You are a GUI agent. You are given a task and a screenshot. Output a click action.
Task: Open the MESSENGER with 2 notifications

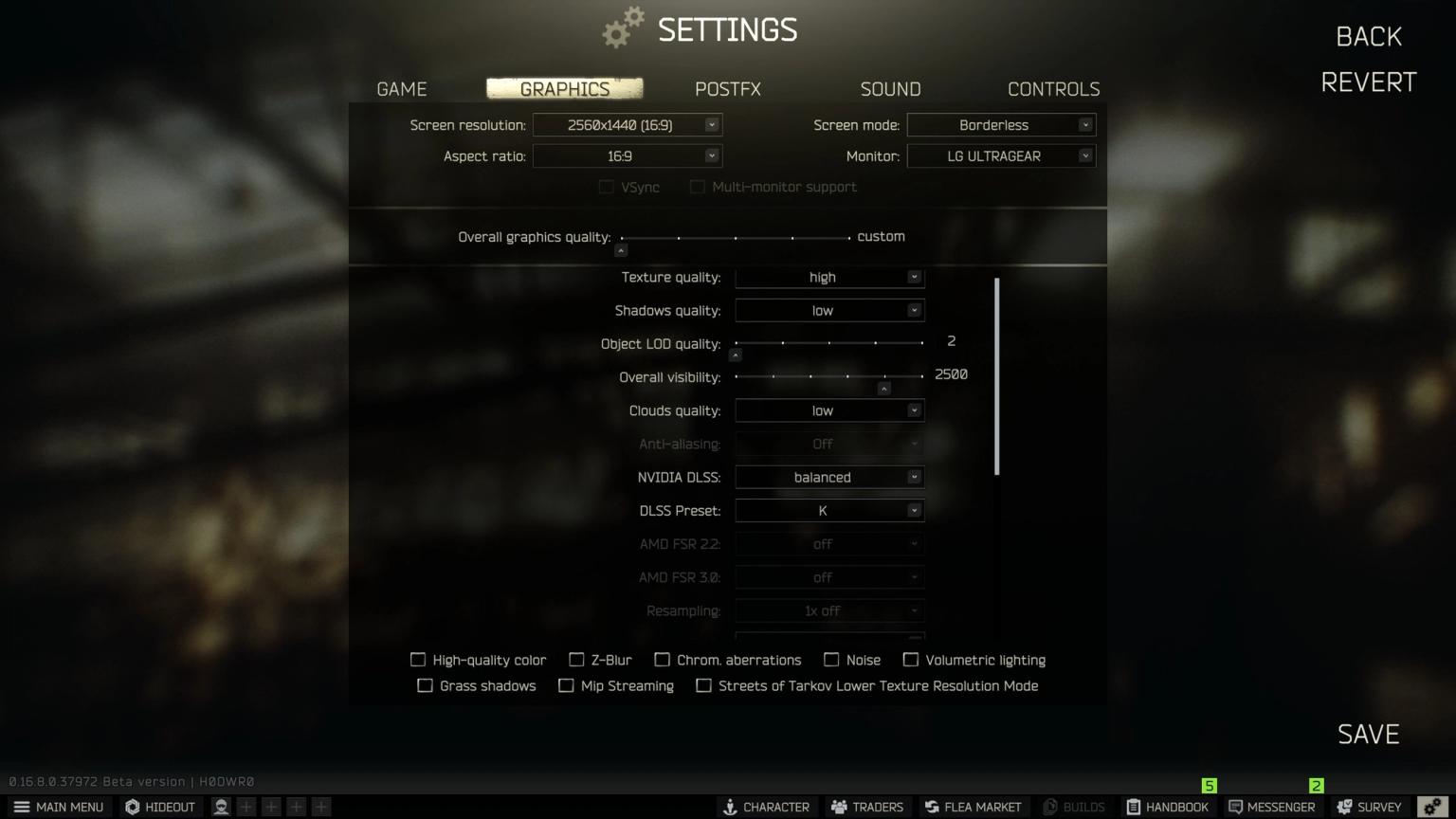[x=1273, y=807]
